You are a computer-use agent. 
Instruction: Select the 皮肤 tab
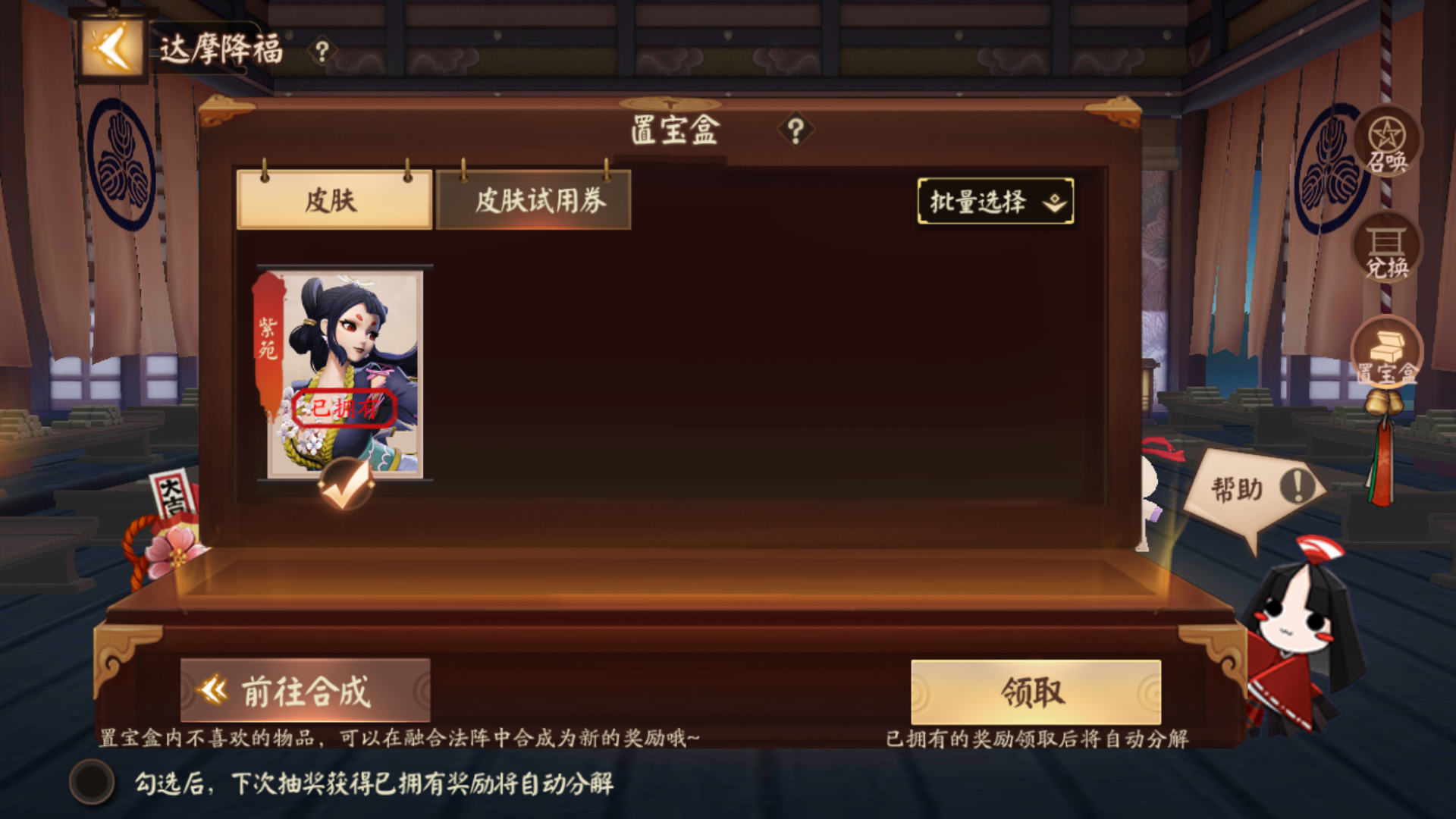(x=335, y=202)
